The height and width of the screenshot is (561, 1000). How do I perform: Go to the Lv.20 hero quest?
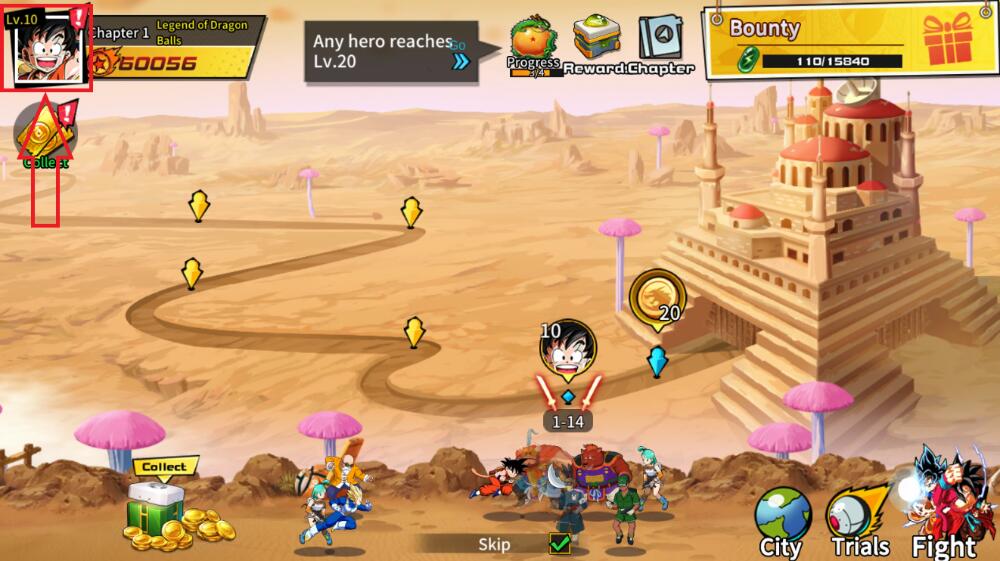point(461,61)
